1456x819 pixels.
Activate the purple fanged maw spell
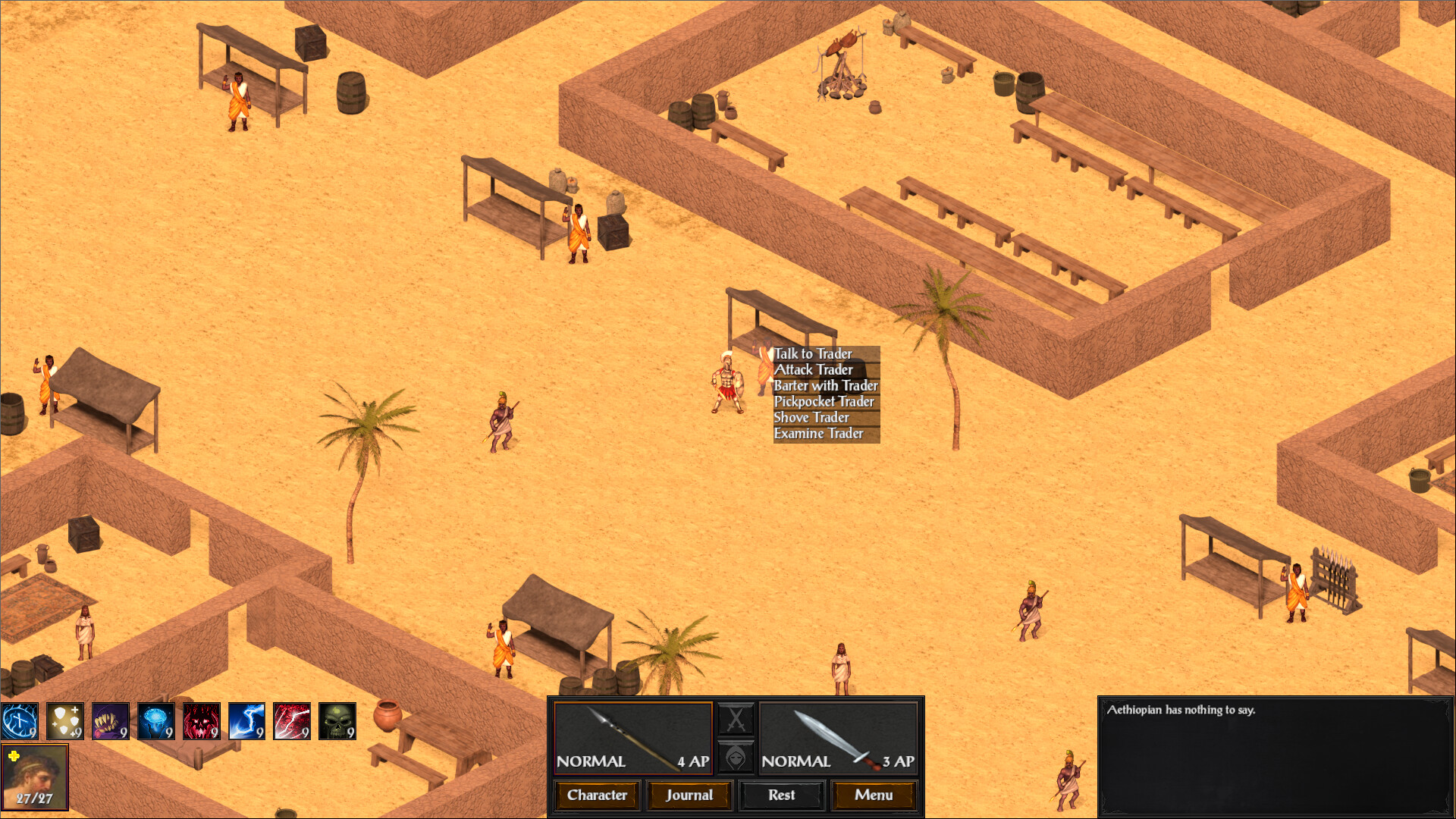pyautogui.click(x=110, y=720)
